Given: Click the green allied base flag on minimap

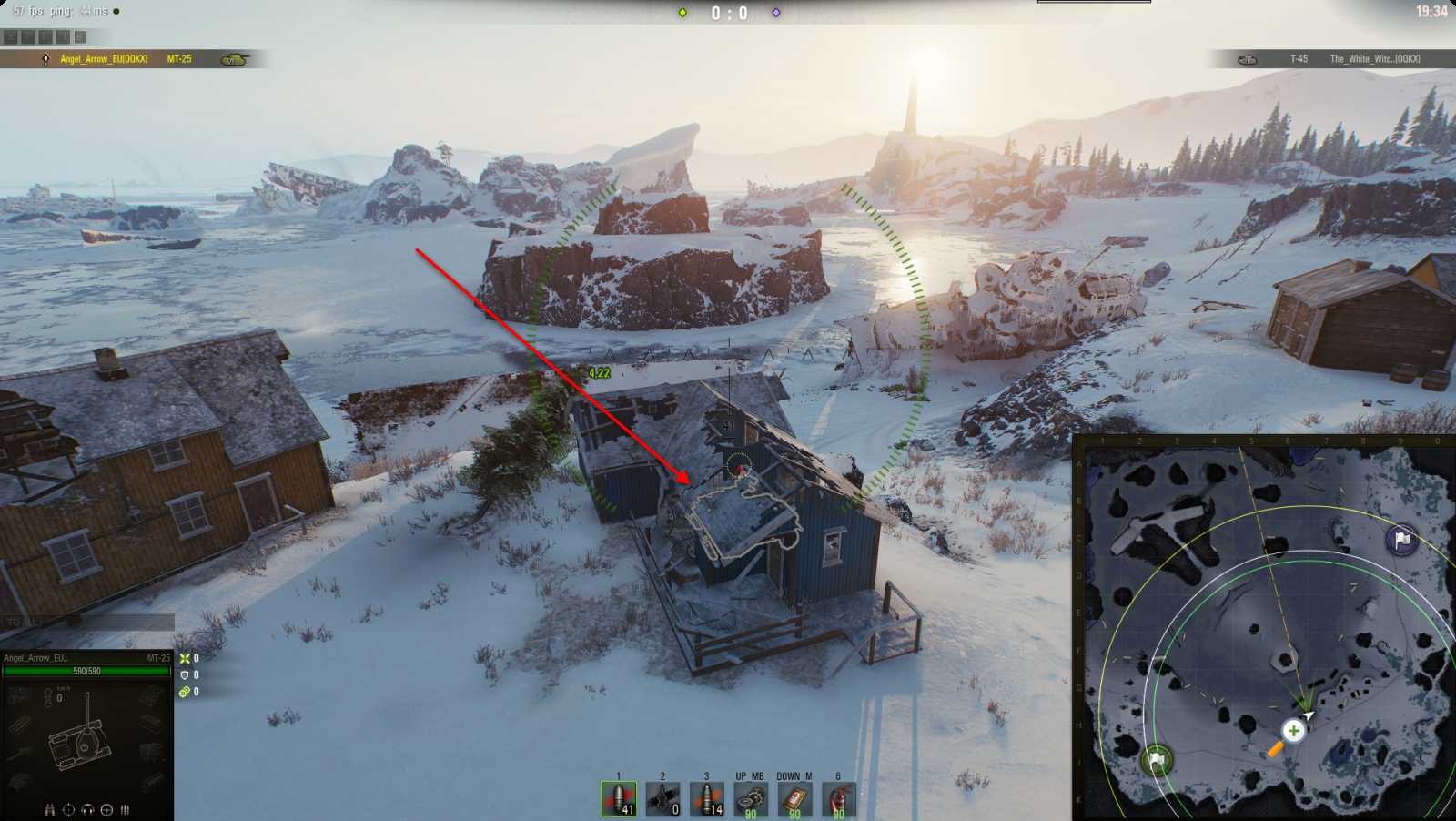Looking at the screenshot, I should 1157,759.
